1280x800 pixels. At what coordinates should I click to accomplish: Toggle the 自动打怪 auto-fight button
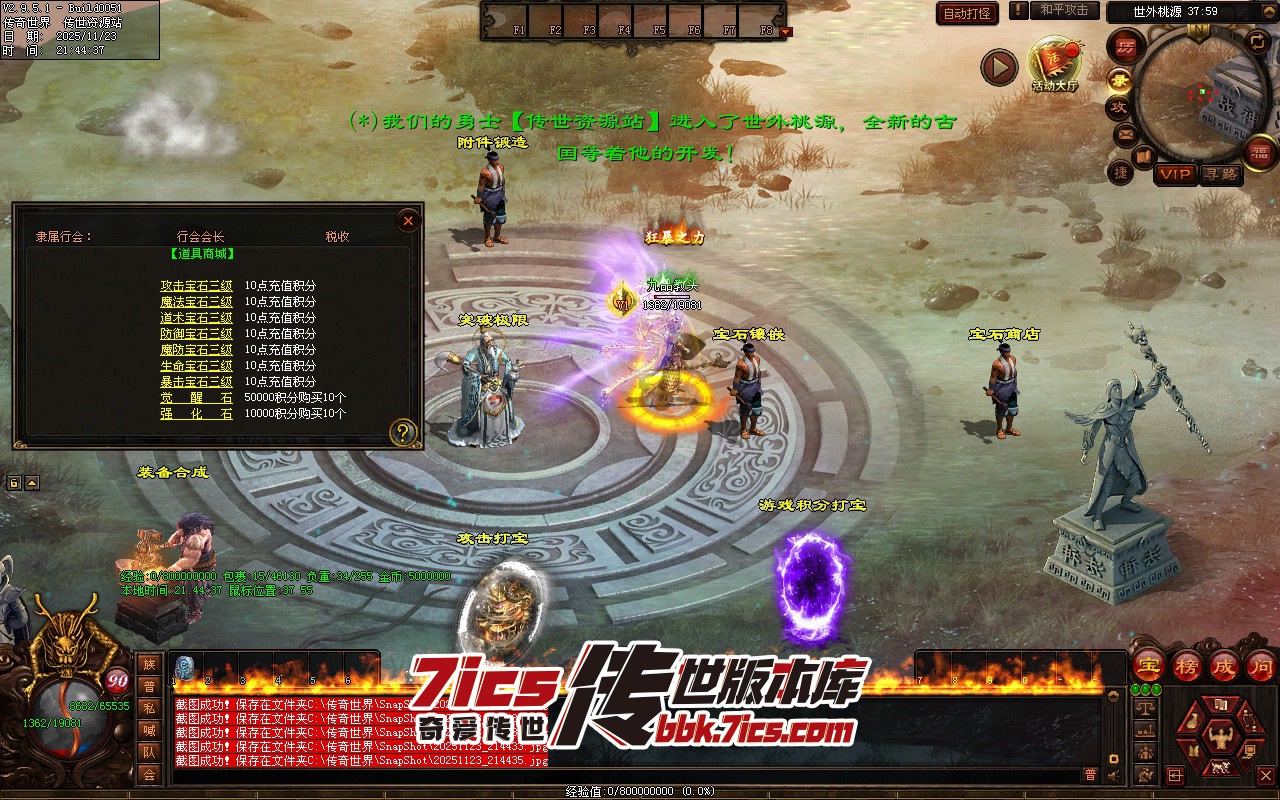click(x=967, y=13)
